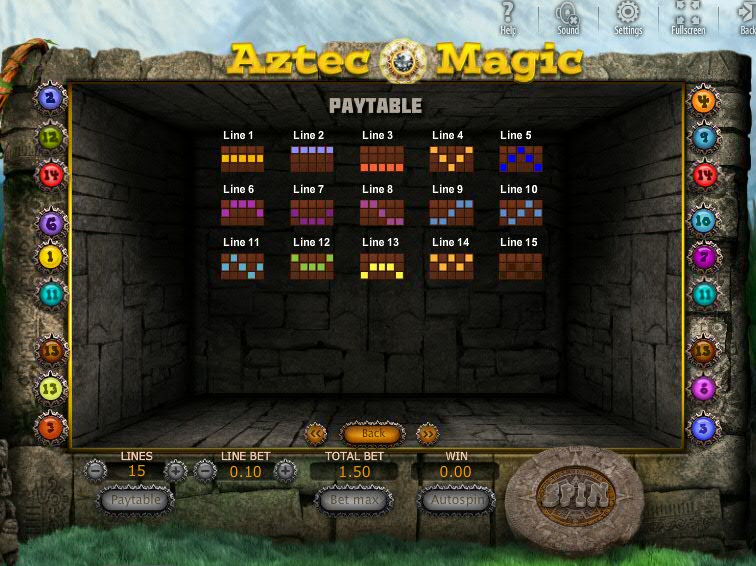The height and width of the screenshot is (566, 756).
Task: Select the Bet max button
Action: pos(353,499)
